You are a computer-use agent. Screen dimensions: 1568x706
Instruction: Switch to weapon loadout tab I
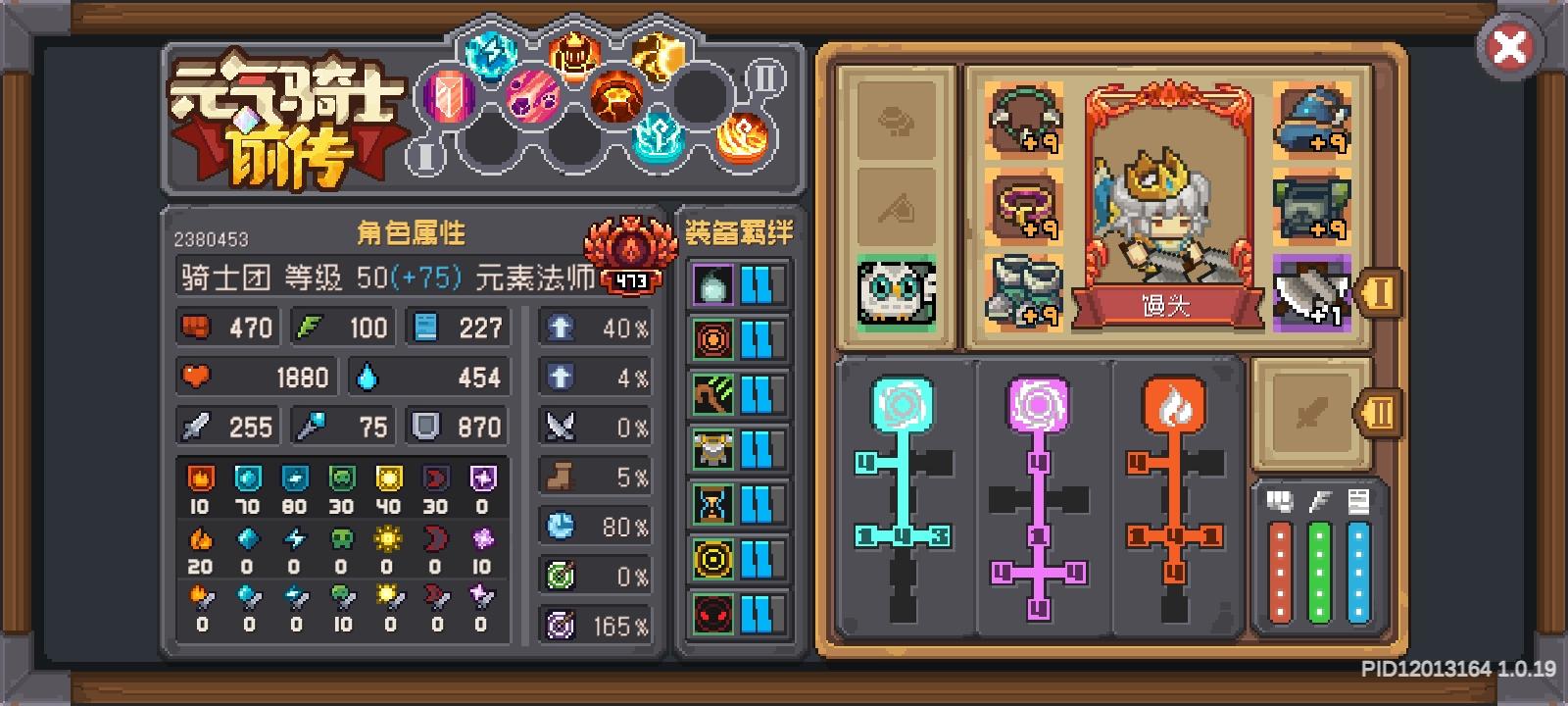coord(1383,292)
